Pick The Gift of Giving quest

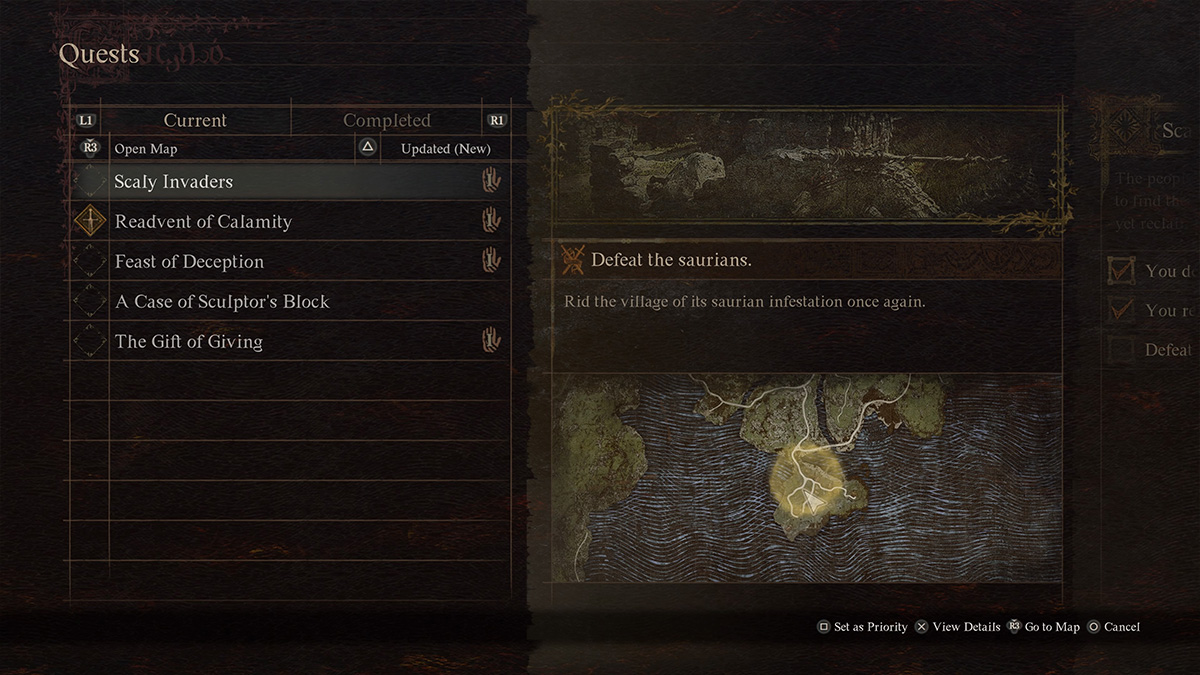[189, 342]
